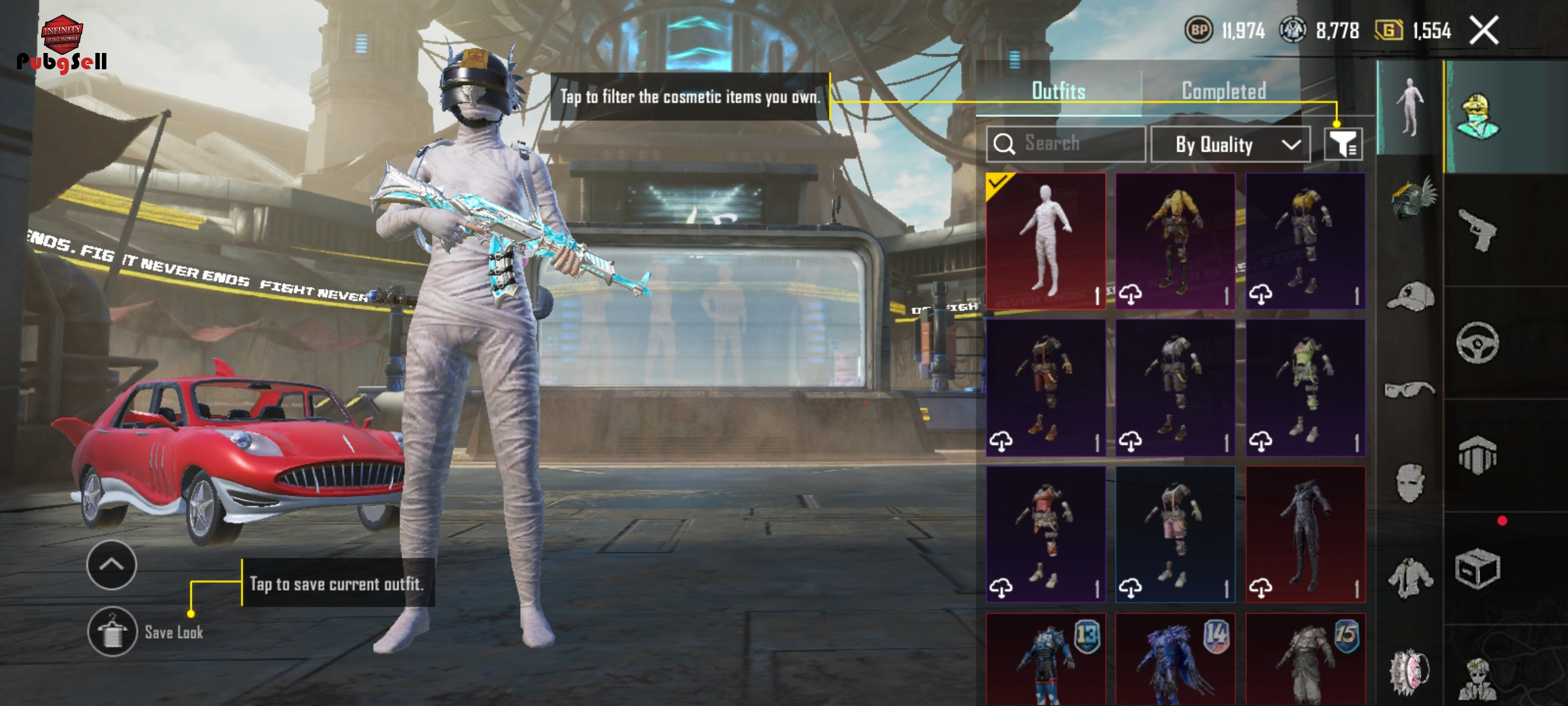
Task: Show the sunglasses category
Action: pos(1410,390)
